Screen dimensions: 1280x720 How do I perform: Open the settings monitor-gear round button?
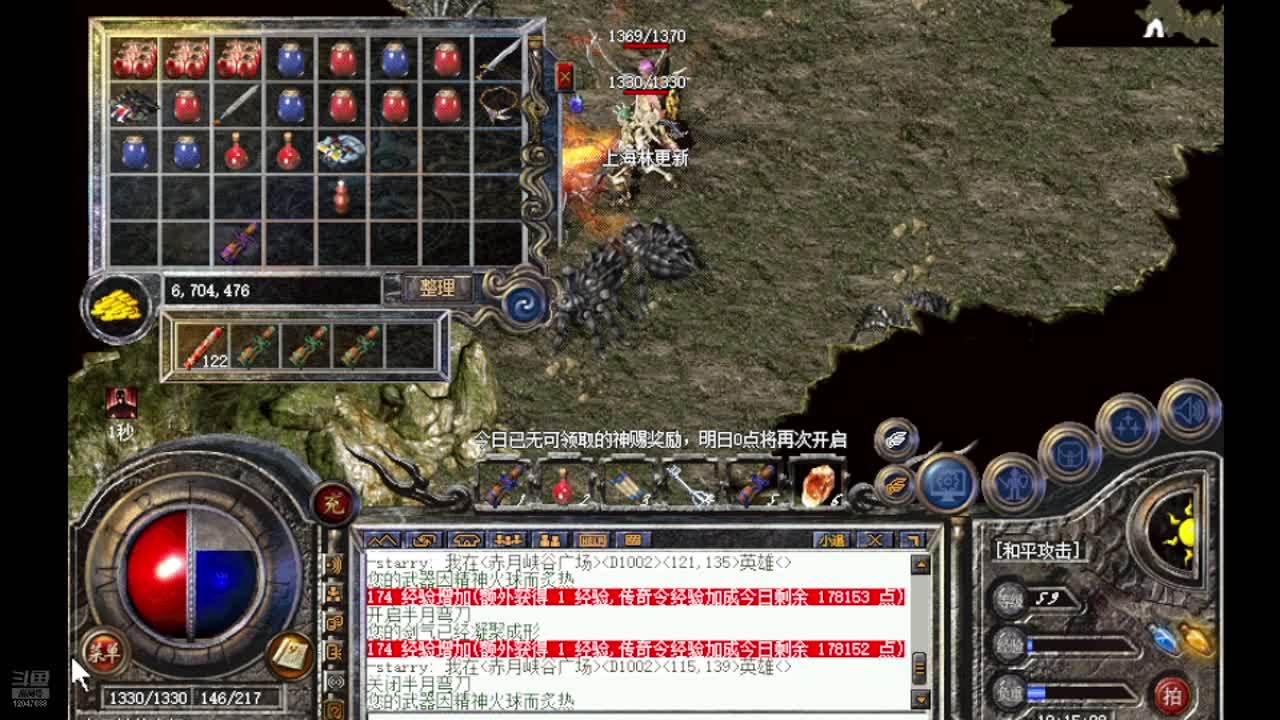[x=946, y=484]
